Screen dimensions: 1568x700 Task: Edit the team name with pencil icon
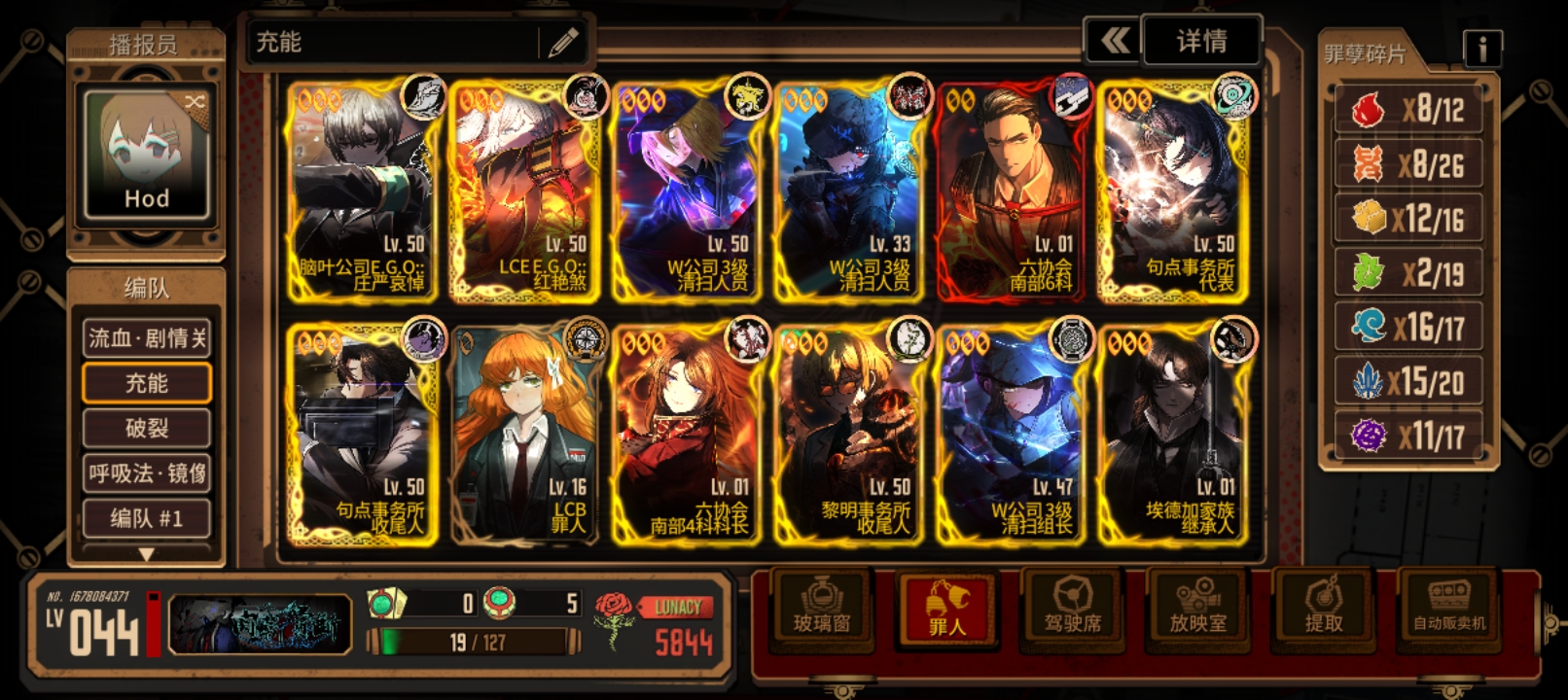click(x=563, y=42)
